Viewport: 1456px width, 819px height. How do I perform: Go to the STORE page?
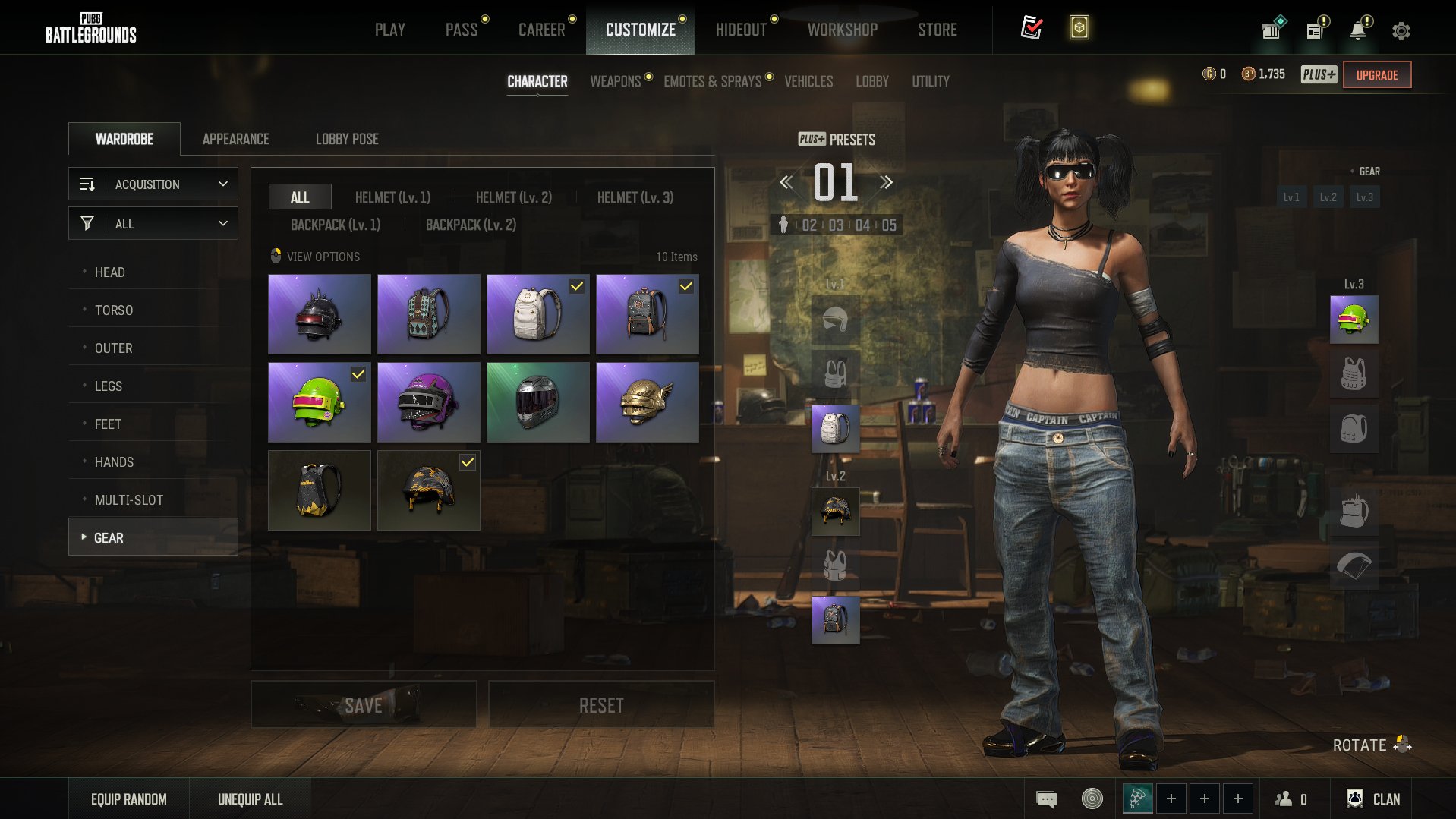tap(937, 30)
